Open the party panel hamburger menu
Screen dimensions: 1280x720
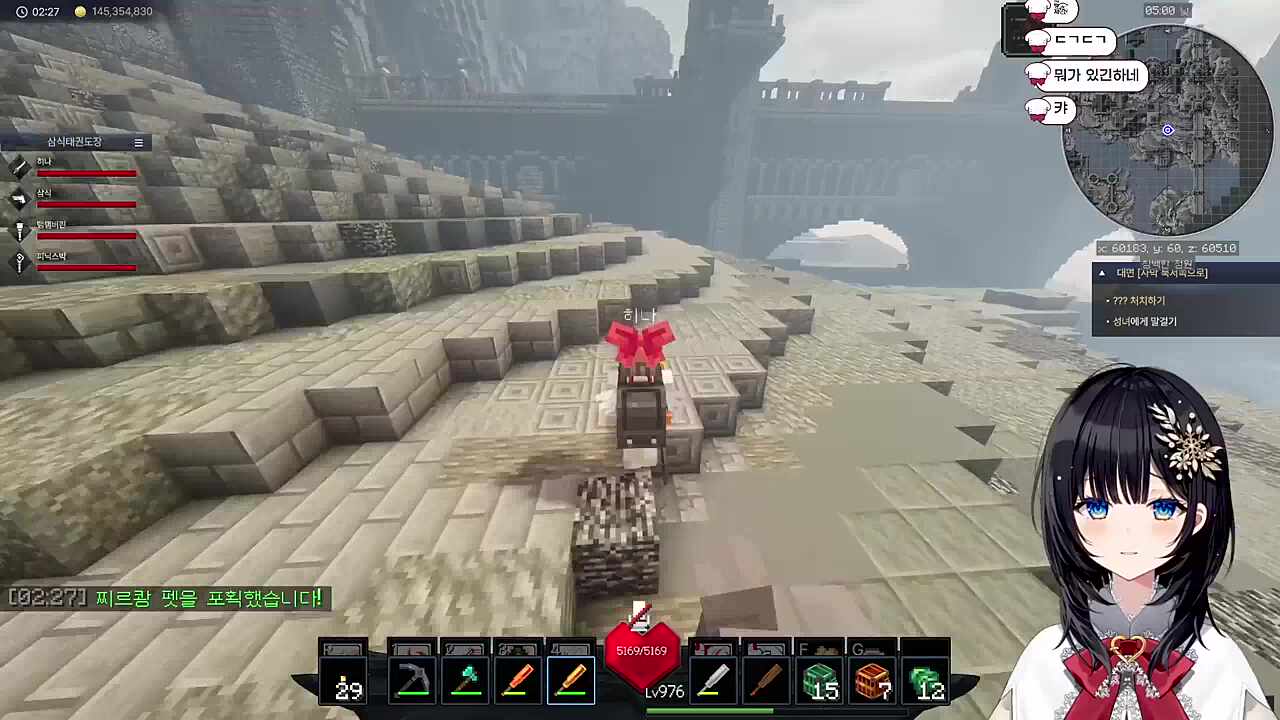pos(139,142)
